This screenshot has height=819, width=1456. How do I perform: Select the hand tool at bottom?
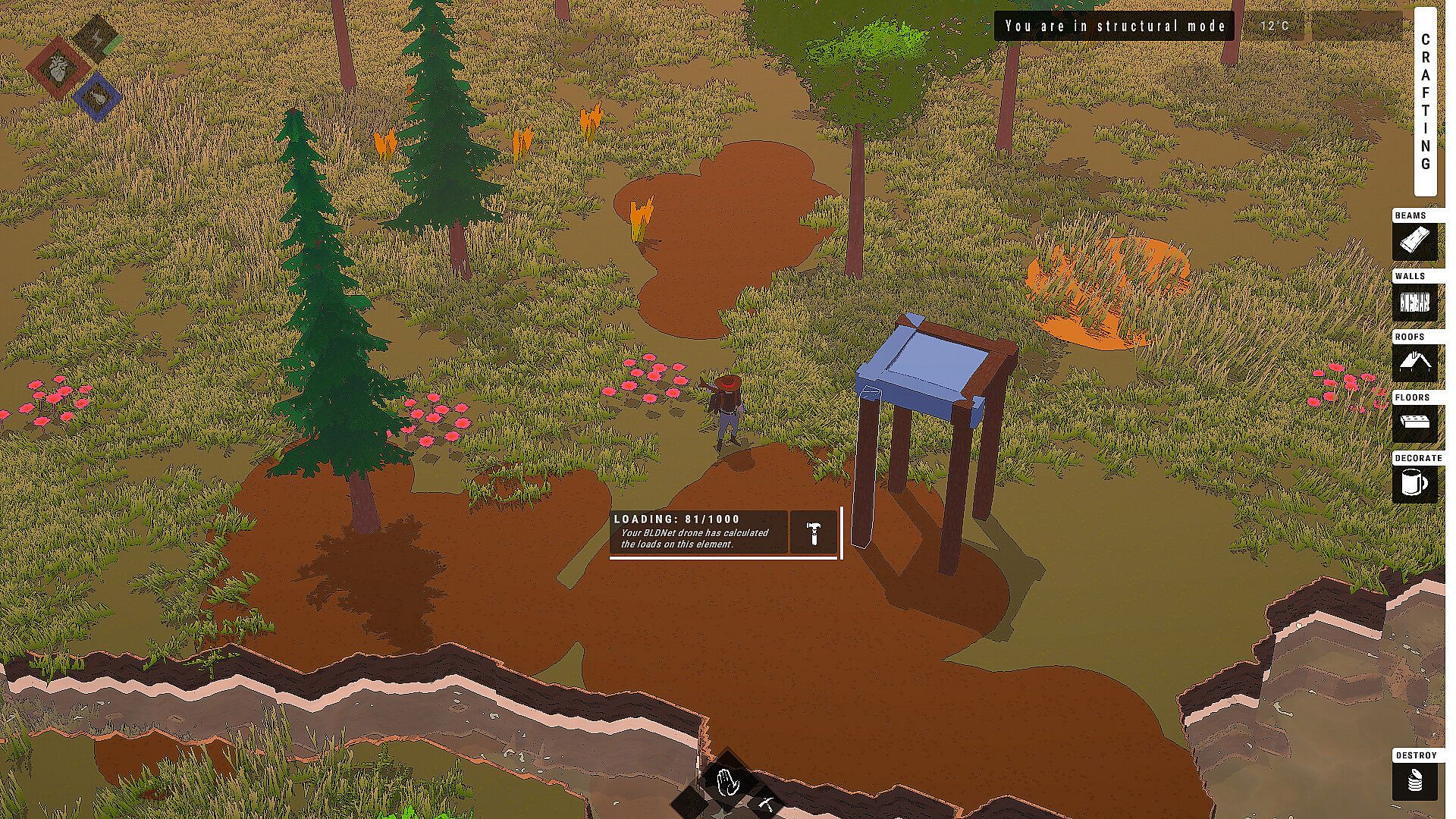[x=728, y=781]
